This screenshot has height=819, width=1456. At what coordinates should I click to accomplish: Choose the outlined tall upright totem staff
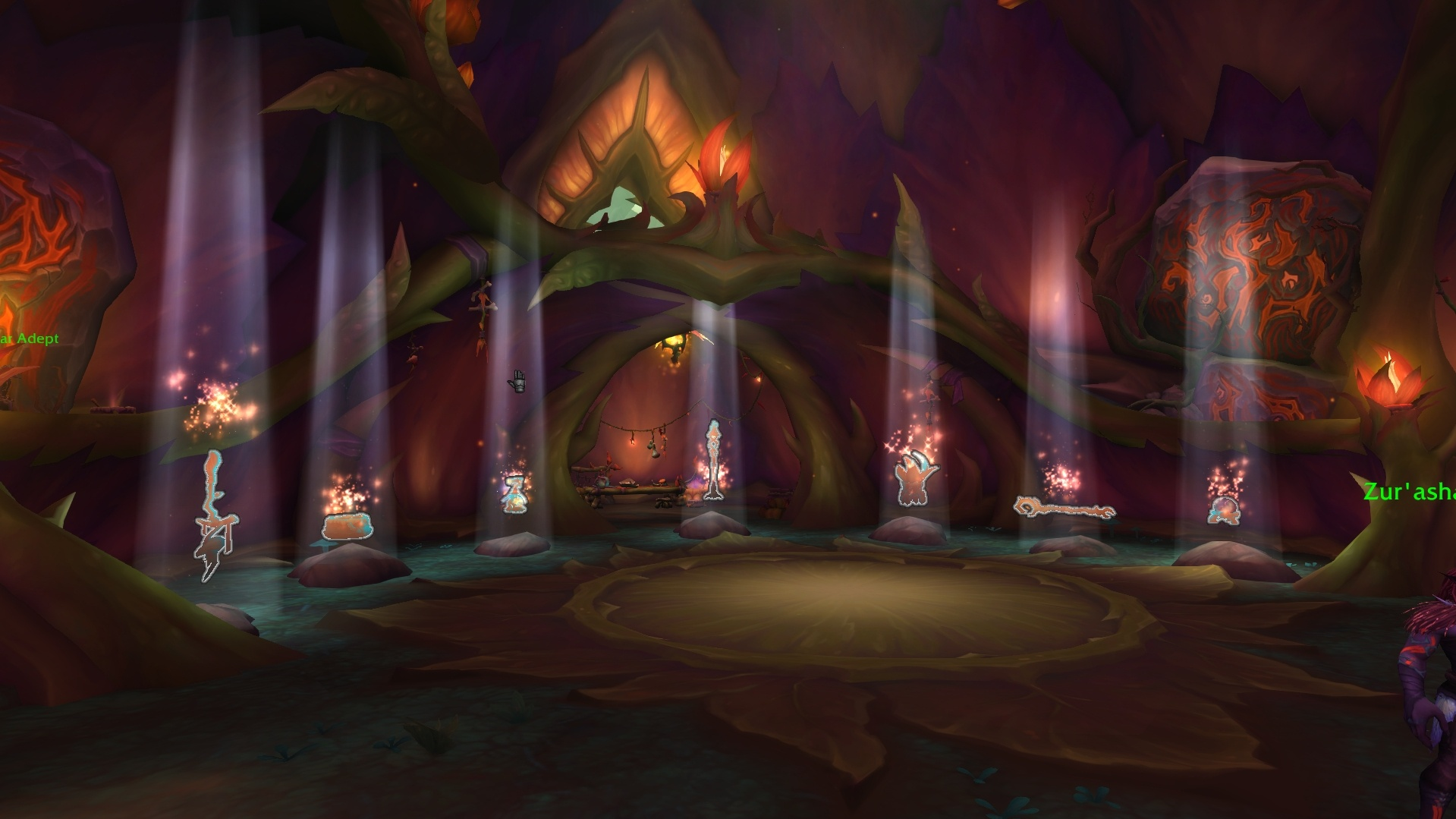tap(712, 460)
